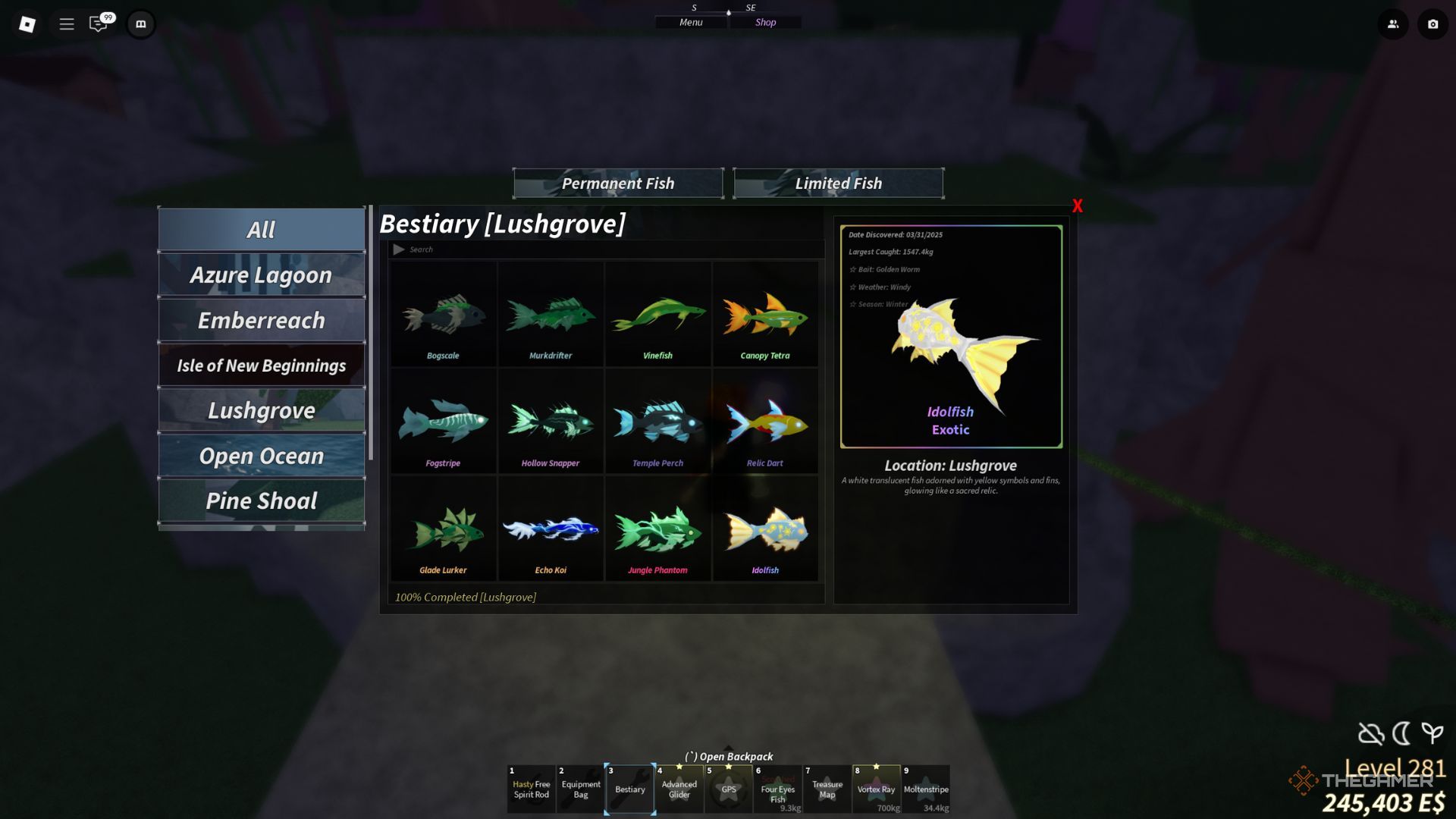The width and height of the screenshot is (1456, 819).
Task: Switch to the Permanent Fish tab
Action: click(x=618, y=183)
